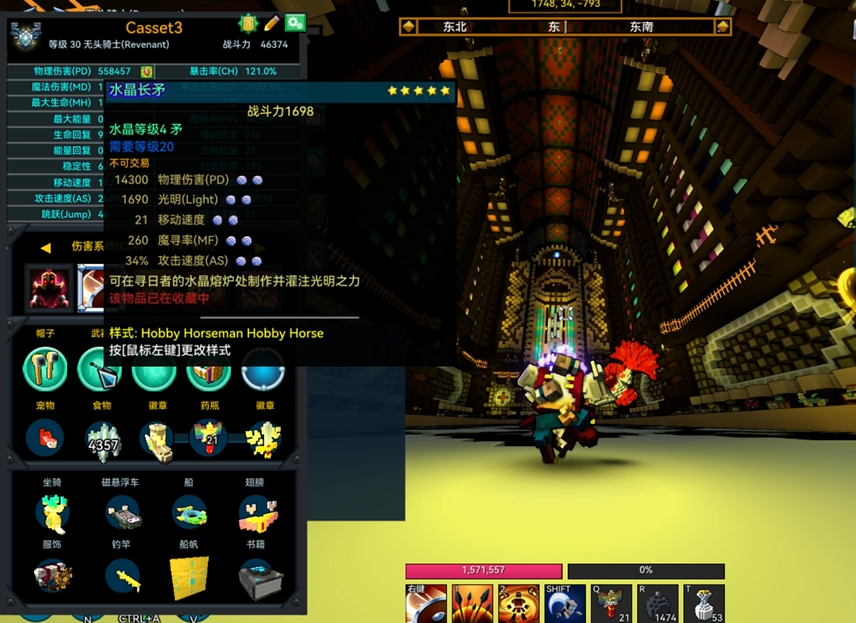Image resolution: width=856 pixels, height=623 pixels.
Task: Choose the red pet ally slot
Action: pyautogui.click(x=45, y=437)
